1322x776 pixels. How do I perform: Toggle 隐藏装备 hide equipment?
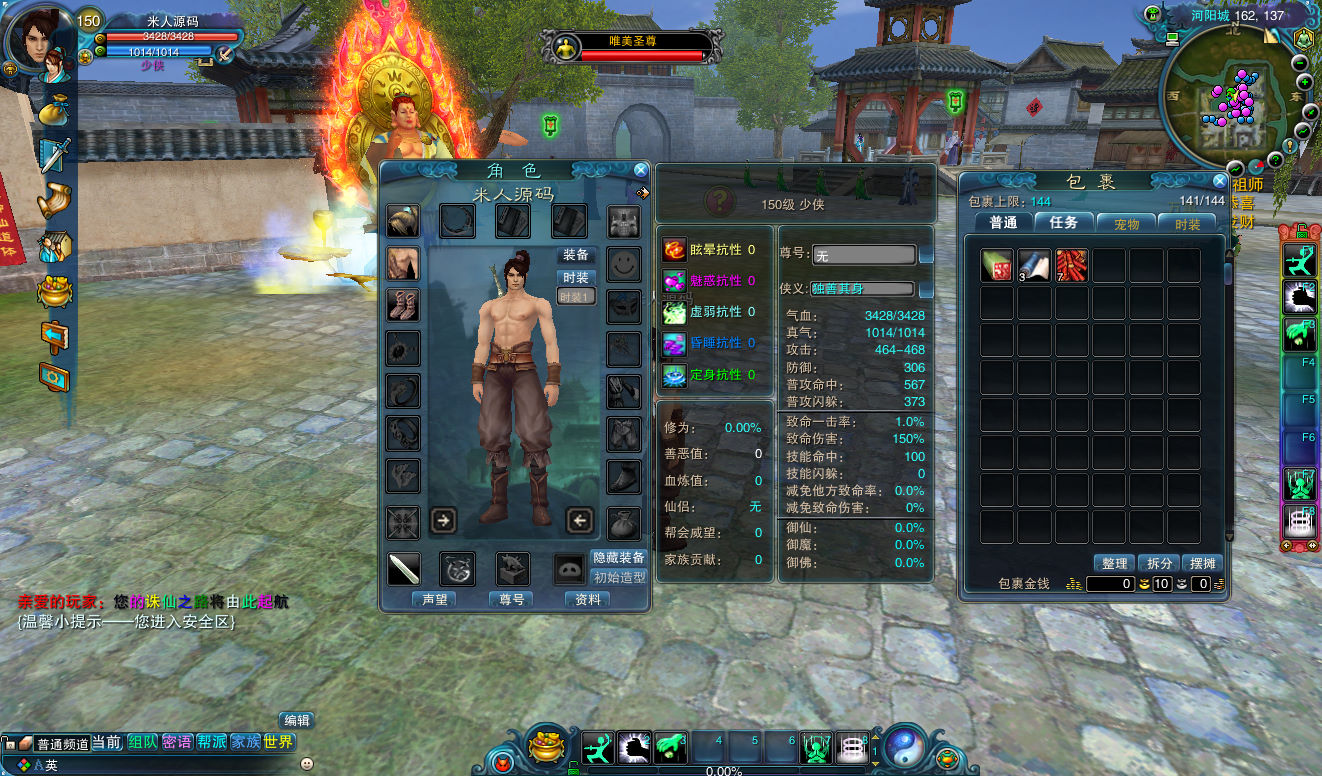(619, 557)
